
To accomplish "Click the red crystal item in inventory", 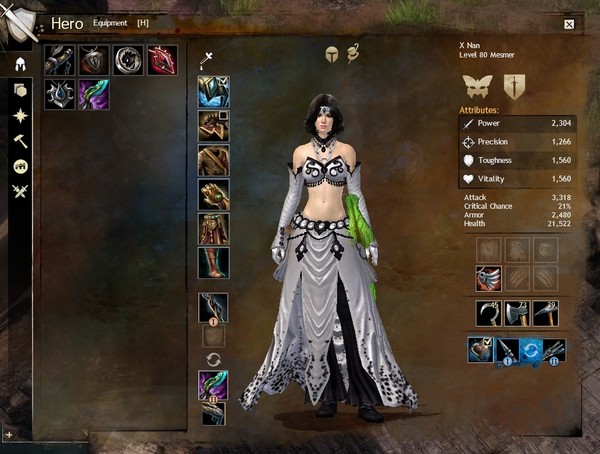I will click(x=162, y=60).
